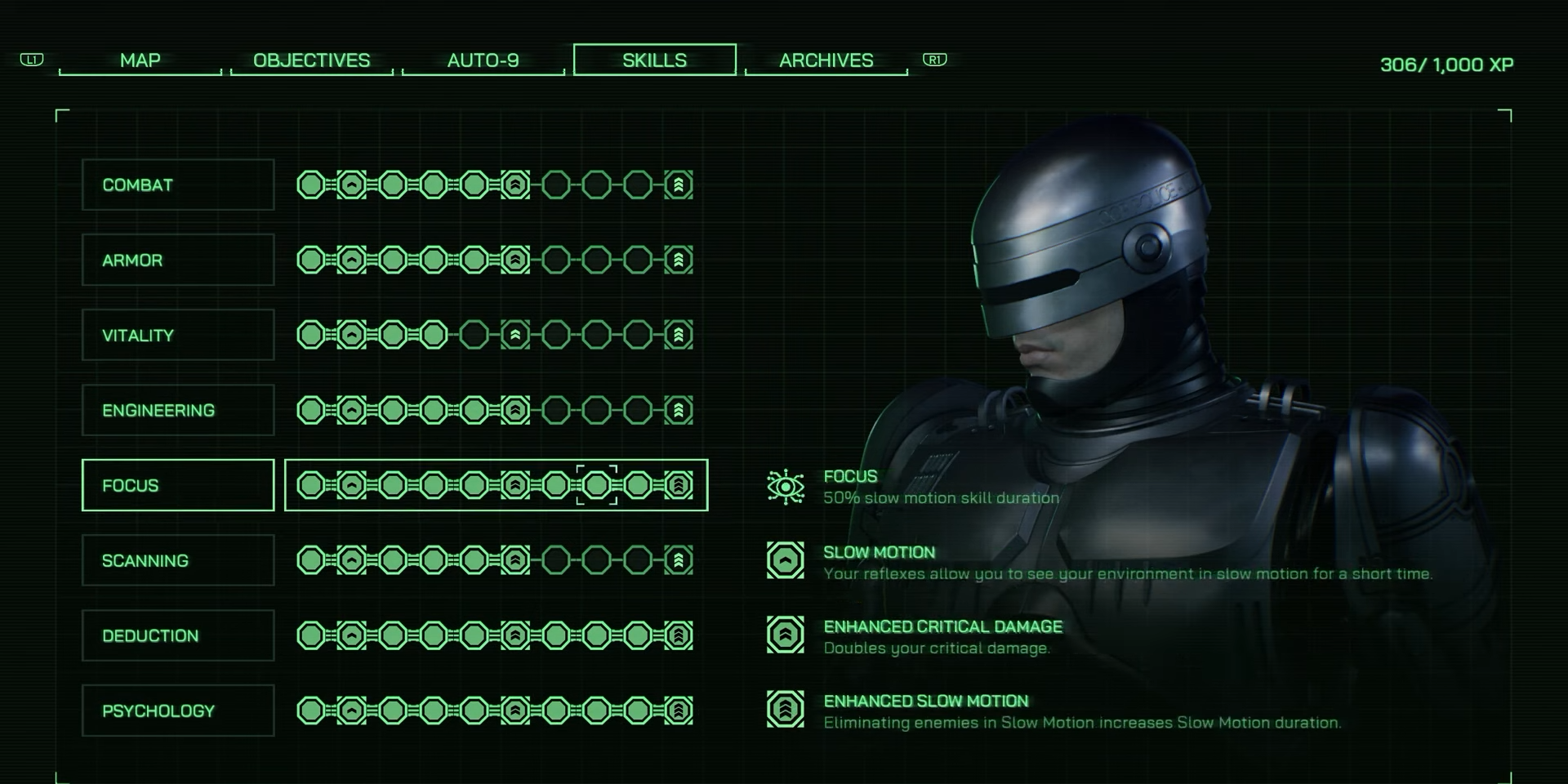Select an unfilled node in the Armor track
This screenshot has width=1568, height=784.
point(555,260)
